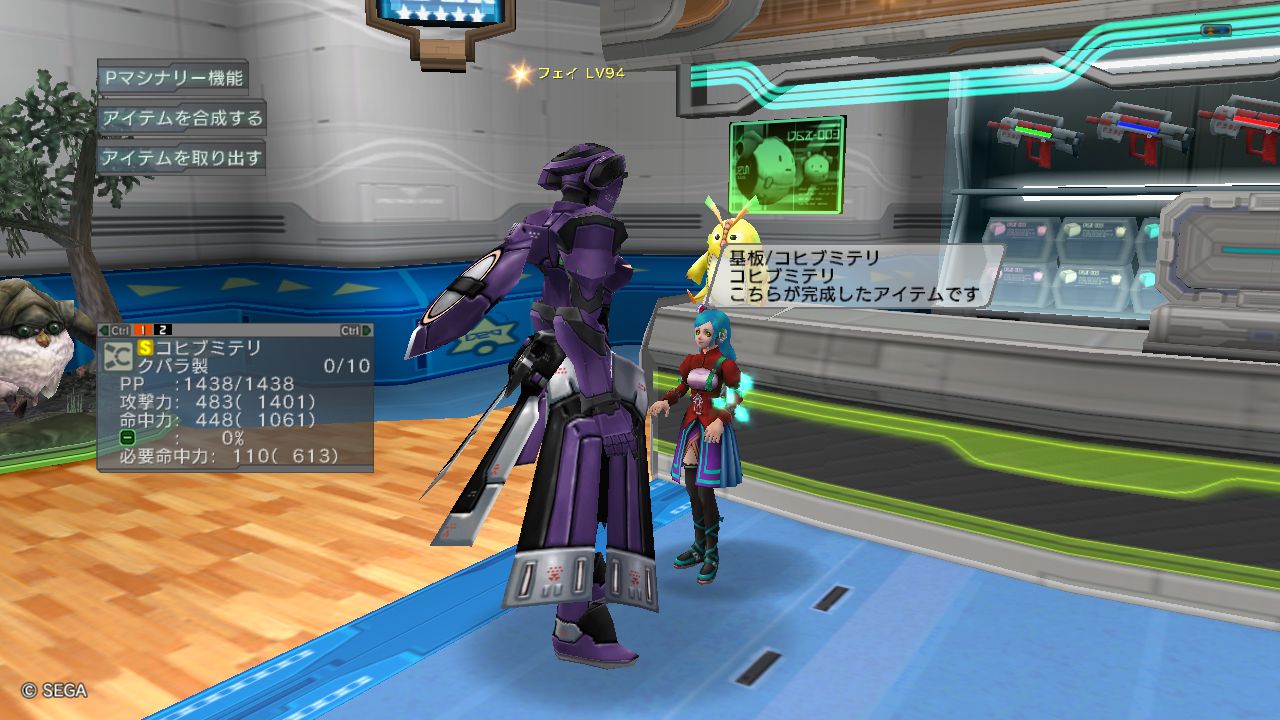Switch to orange info page 1 tab

[143, 330]
